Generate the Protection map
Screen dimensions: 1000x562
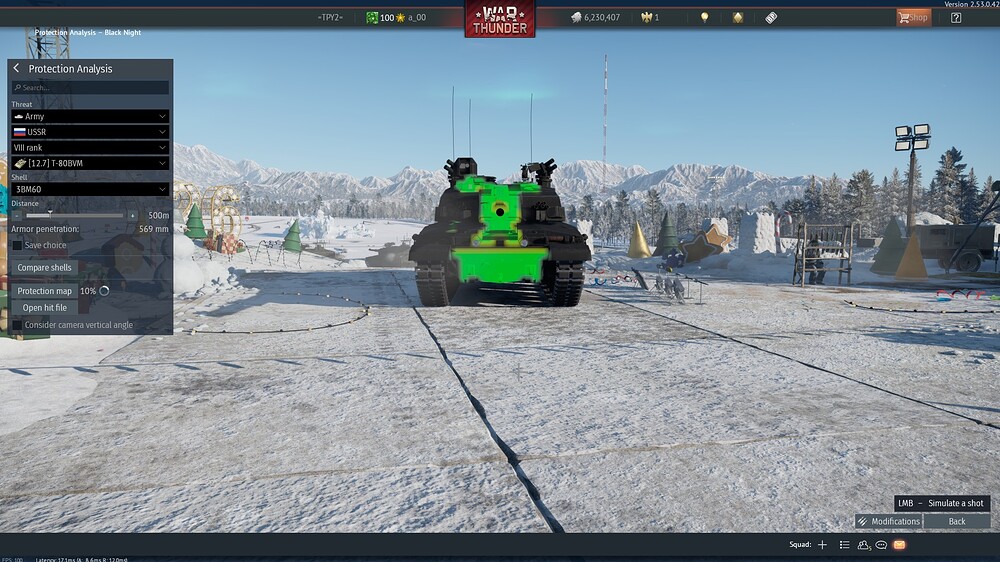coord(45,291)
